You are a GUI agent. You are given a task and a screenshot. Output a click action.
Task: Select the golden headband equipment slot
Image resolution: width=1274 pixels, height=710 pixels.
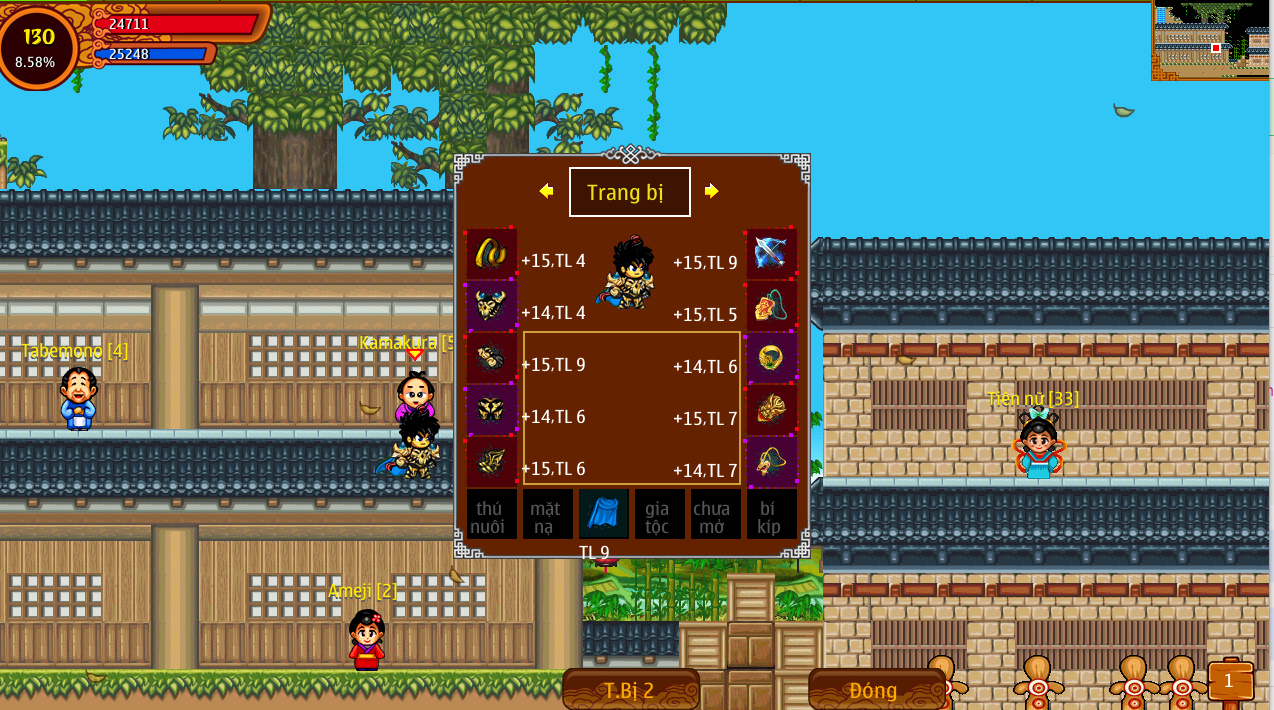[491, 253]
